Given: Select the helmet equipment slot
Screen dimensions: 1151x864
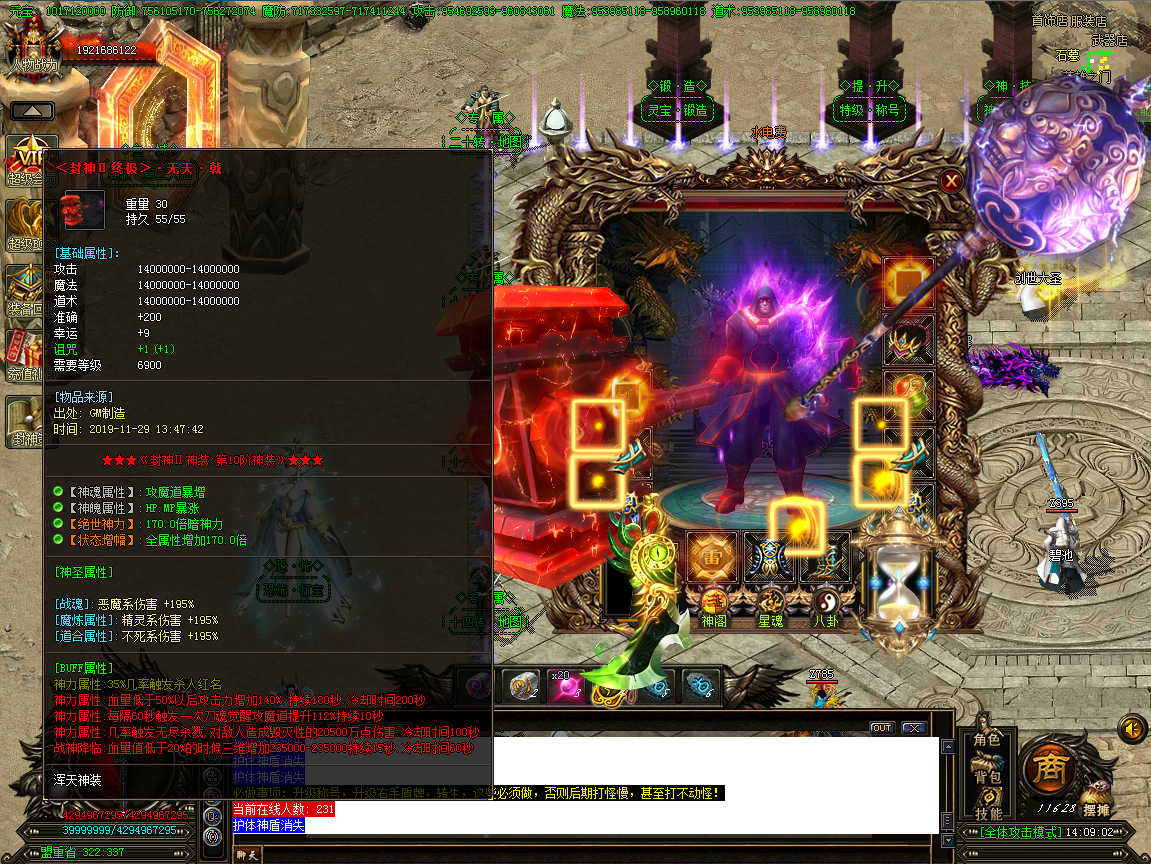Looking at the screenshot, I should pyautogui.click(x=908, y=340).
